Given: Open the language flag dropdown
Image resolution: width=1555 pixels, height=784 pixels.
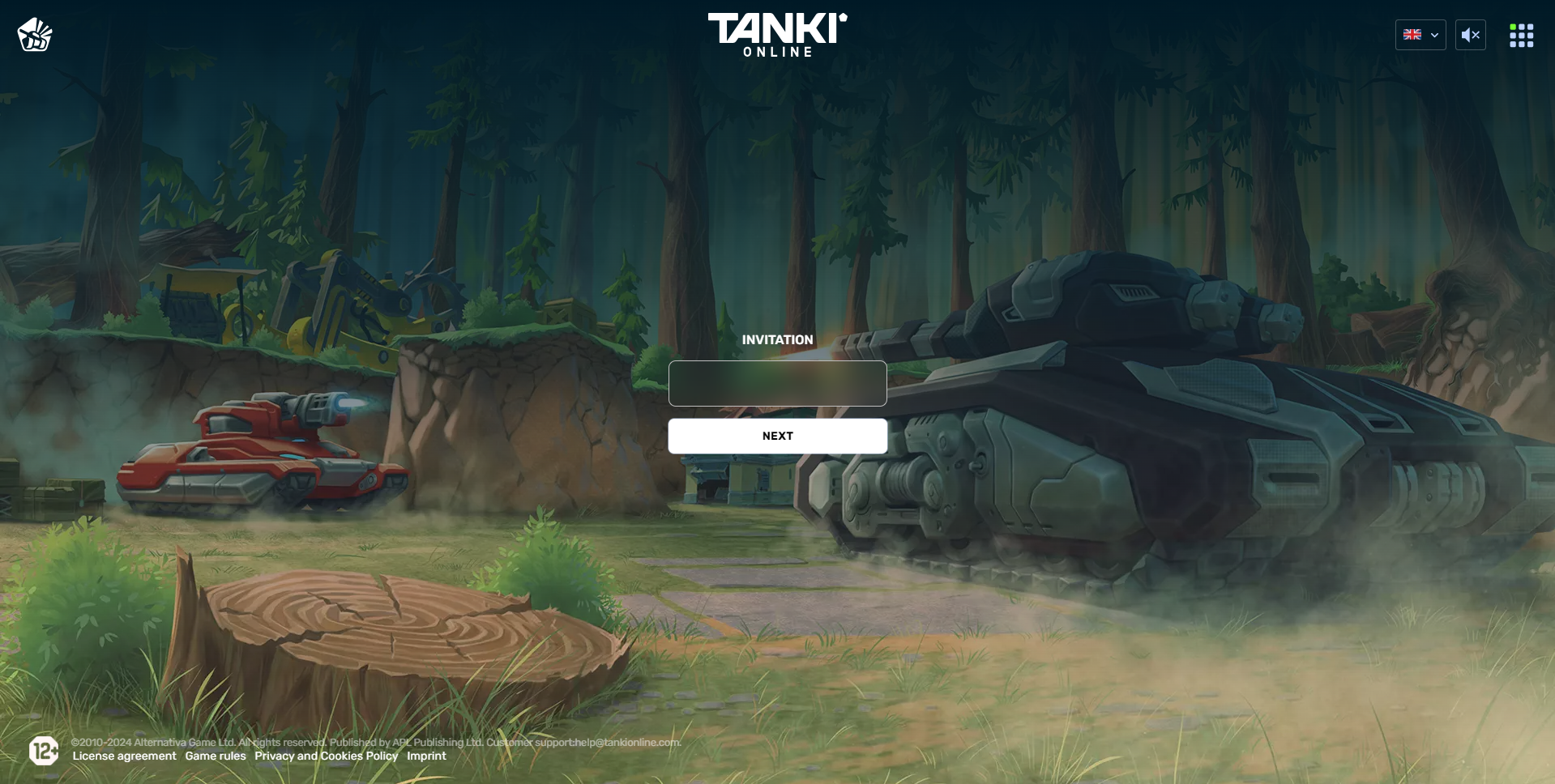Looking at the screenshot, I should (1420, 35).
